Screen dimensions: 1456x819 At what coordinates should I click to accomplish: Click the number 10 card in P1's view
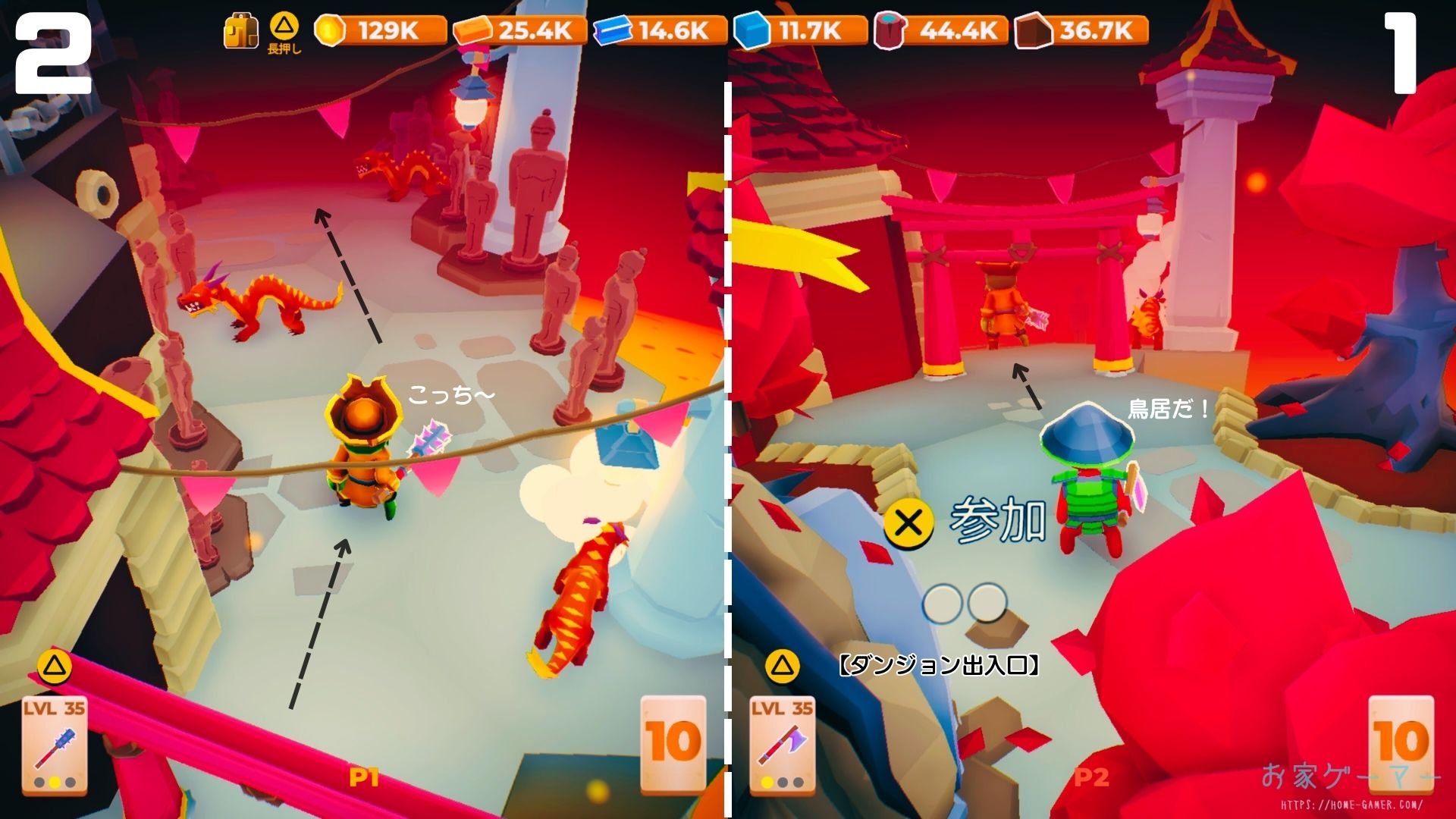673,742
